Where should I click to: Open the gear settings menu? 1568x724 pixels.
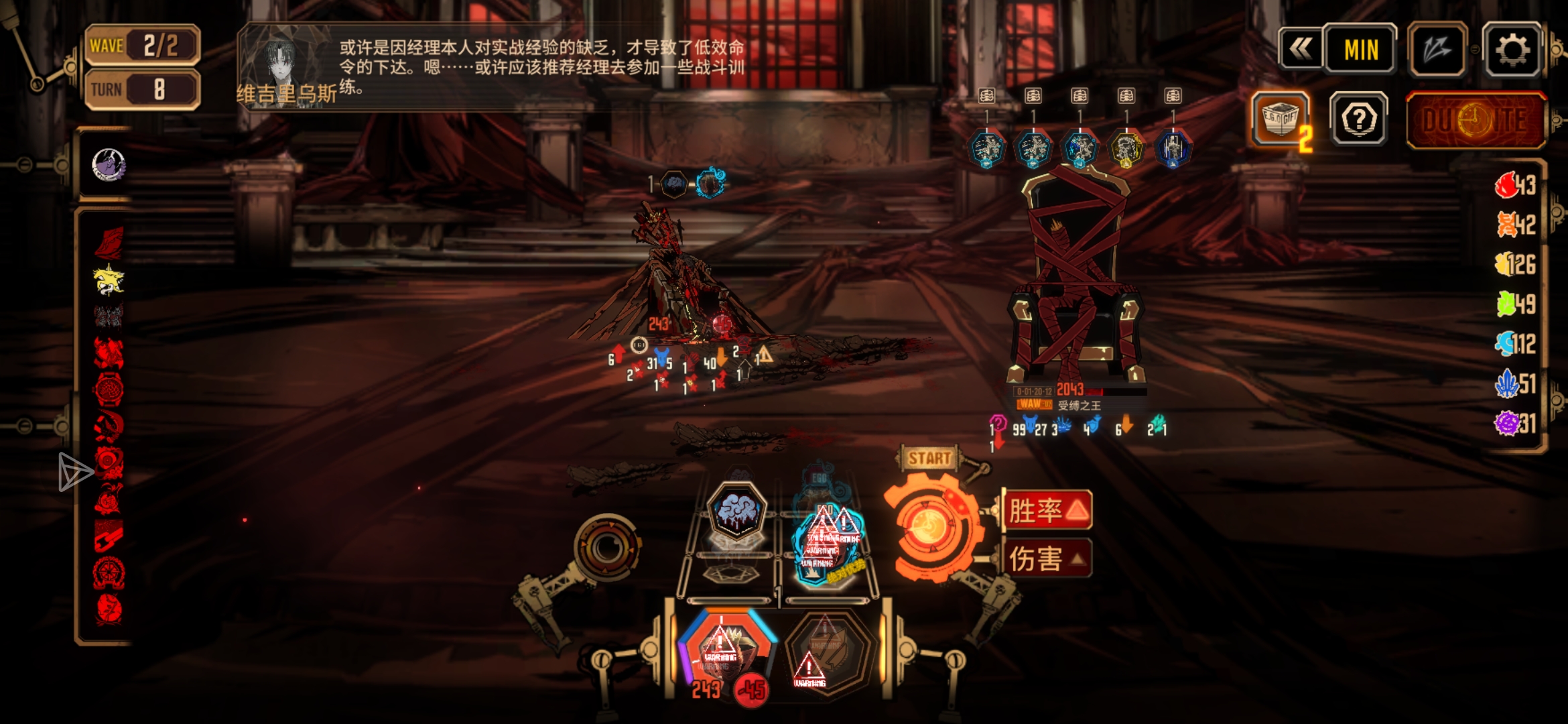pyautogui.click(x=1512, y=50)
